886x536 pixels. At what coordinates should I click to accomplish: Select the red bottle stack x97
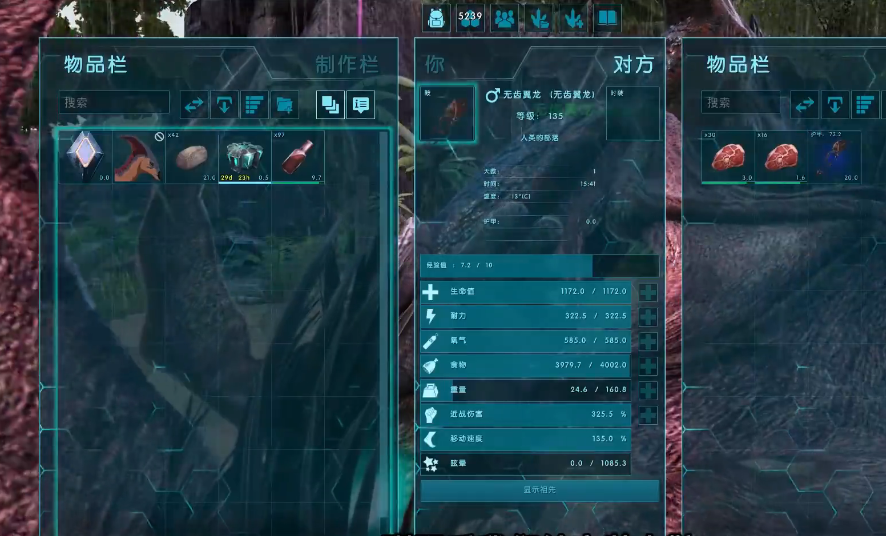tap(297, 157)
